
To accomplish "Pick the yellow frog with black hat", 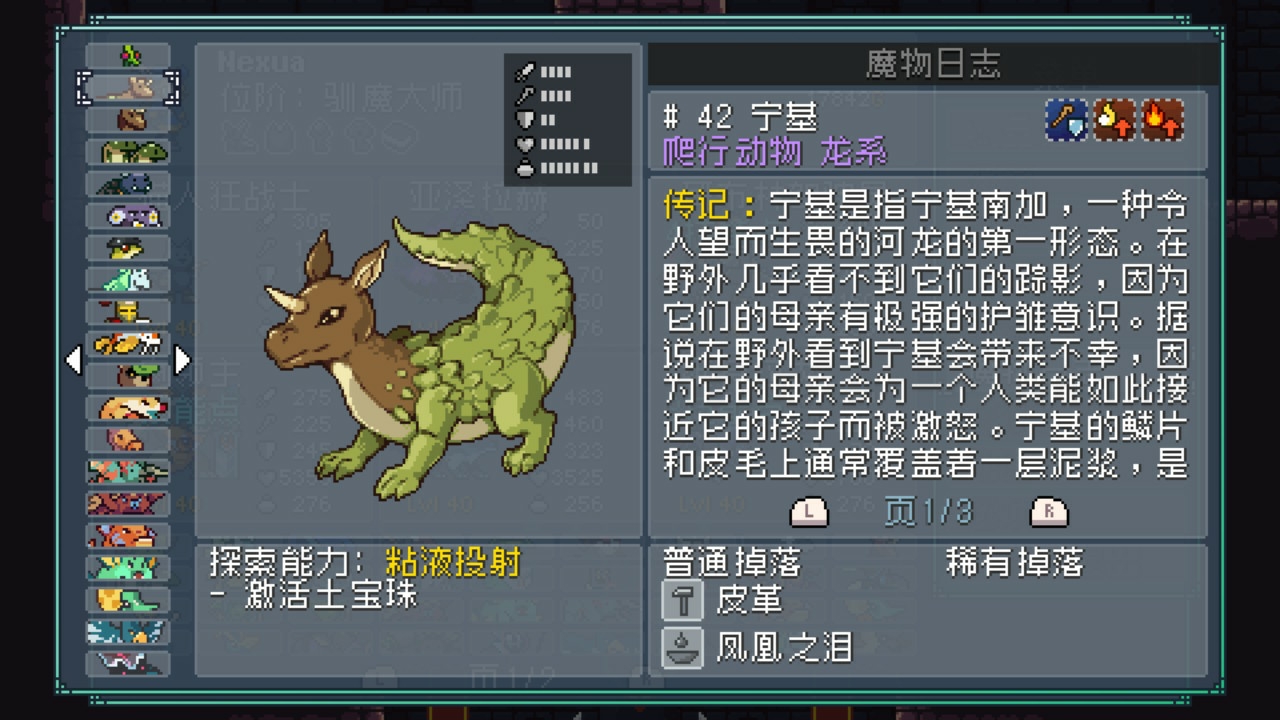I will click(128, 248).
